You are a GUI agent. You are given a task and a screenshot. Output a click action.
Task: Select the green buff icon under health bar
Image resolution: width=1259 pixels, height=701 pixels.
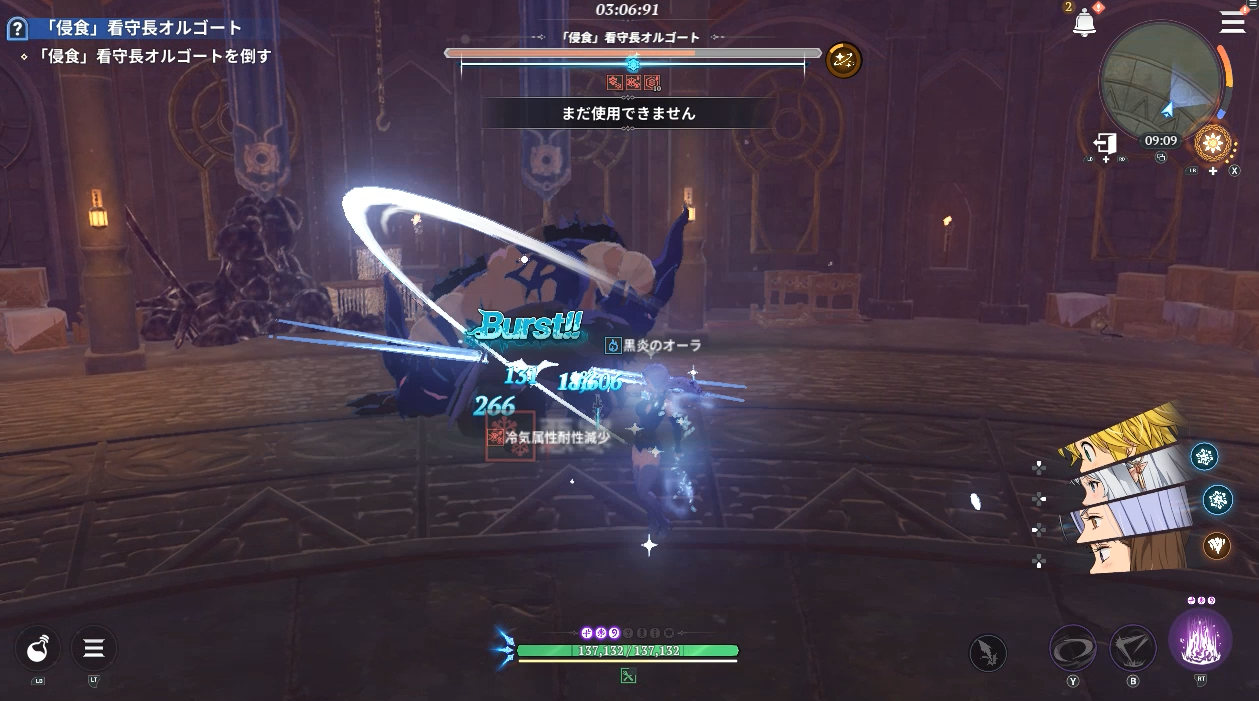628,676
